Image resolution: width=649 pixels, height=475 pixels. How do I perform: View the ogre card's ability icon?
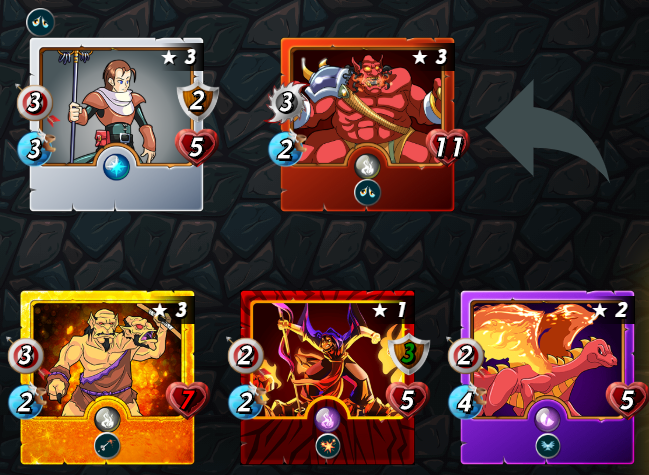tap(106, 446)
